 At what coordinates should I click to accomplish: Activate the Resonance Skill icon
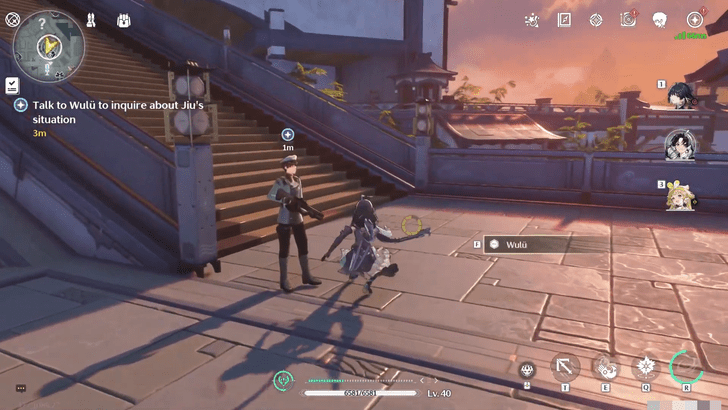coord(606,367)
